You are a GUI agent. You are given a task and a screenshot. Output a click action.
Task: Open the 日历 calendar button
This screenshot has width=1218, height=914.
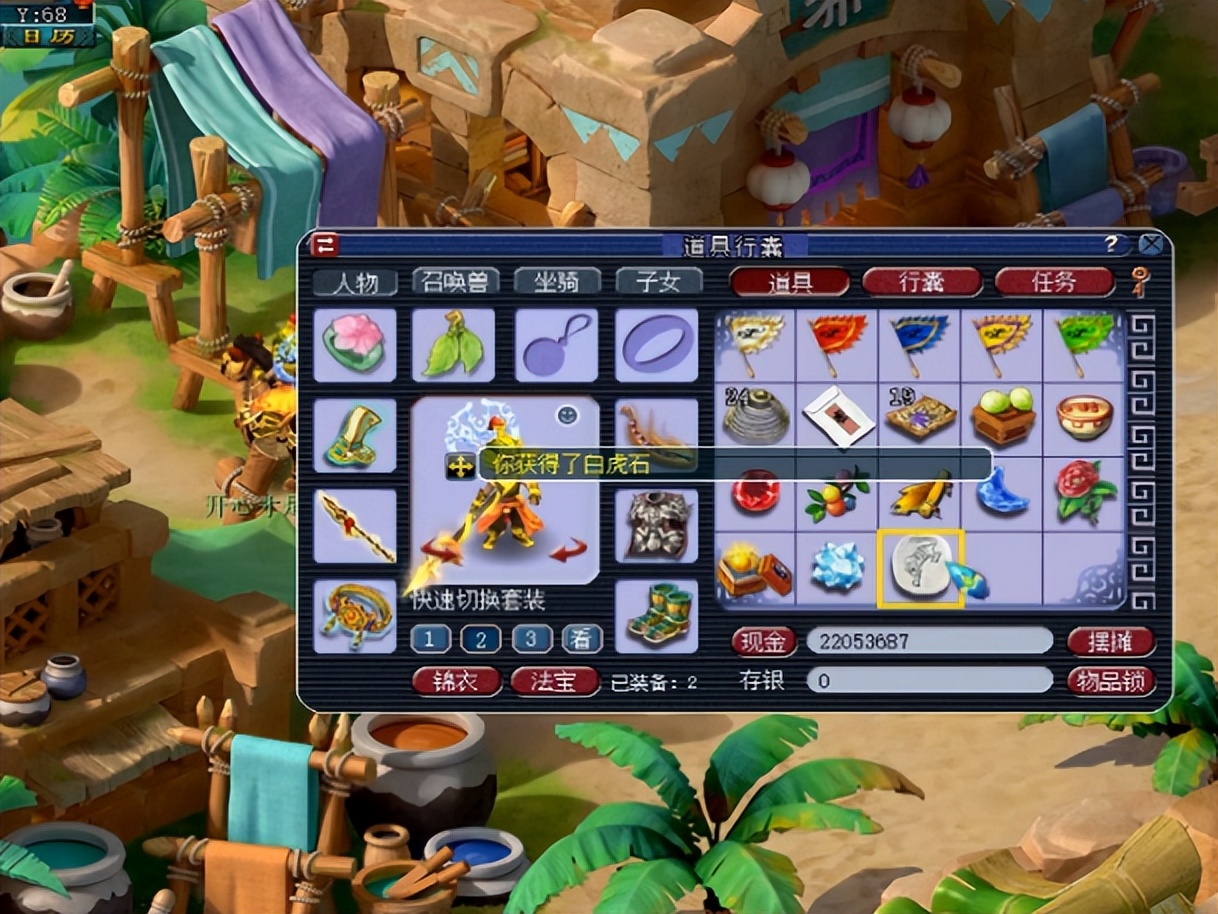click(x=48, y=37)
